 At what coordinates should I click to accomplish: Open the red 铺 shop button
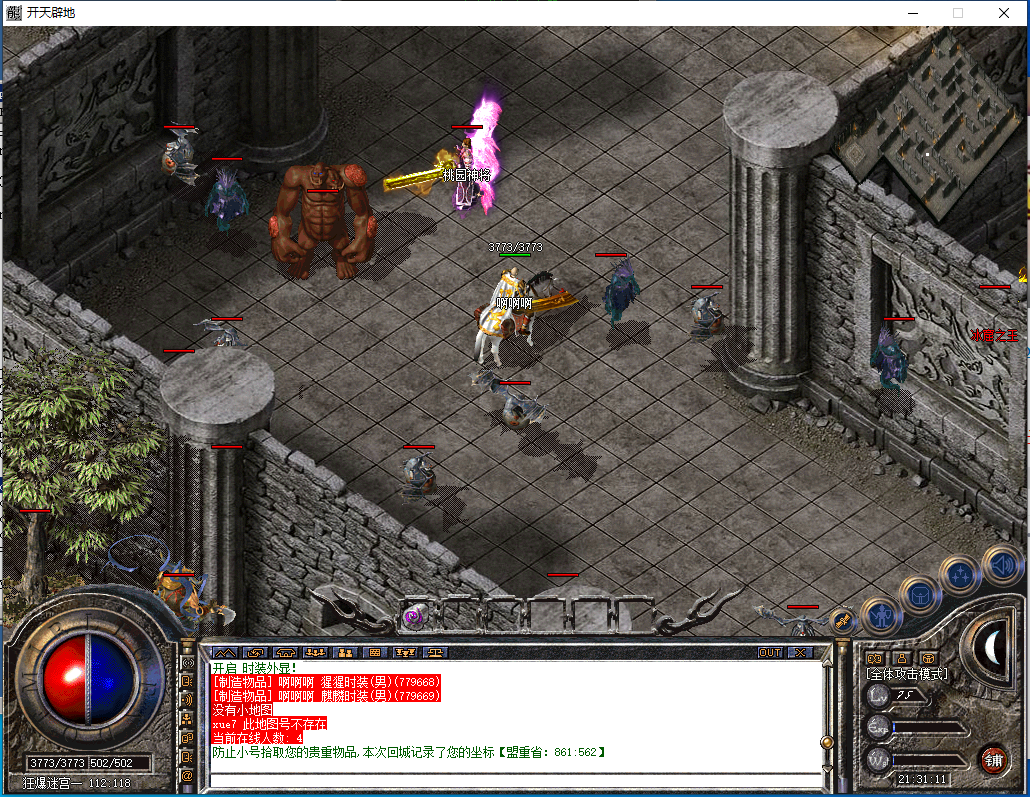[993, 758]
